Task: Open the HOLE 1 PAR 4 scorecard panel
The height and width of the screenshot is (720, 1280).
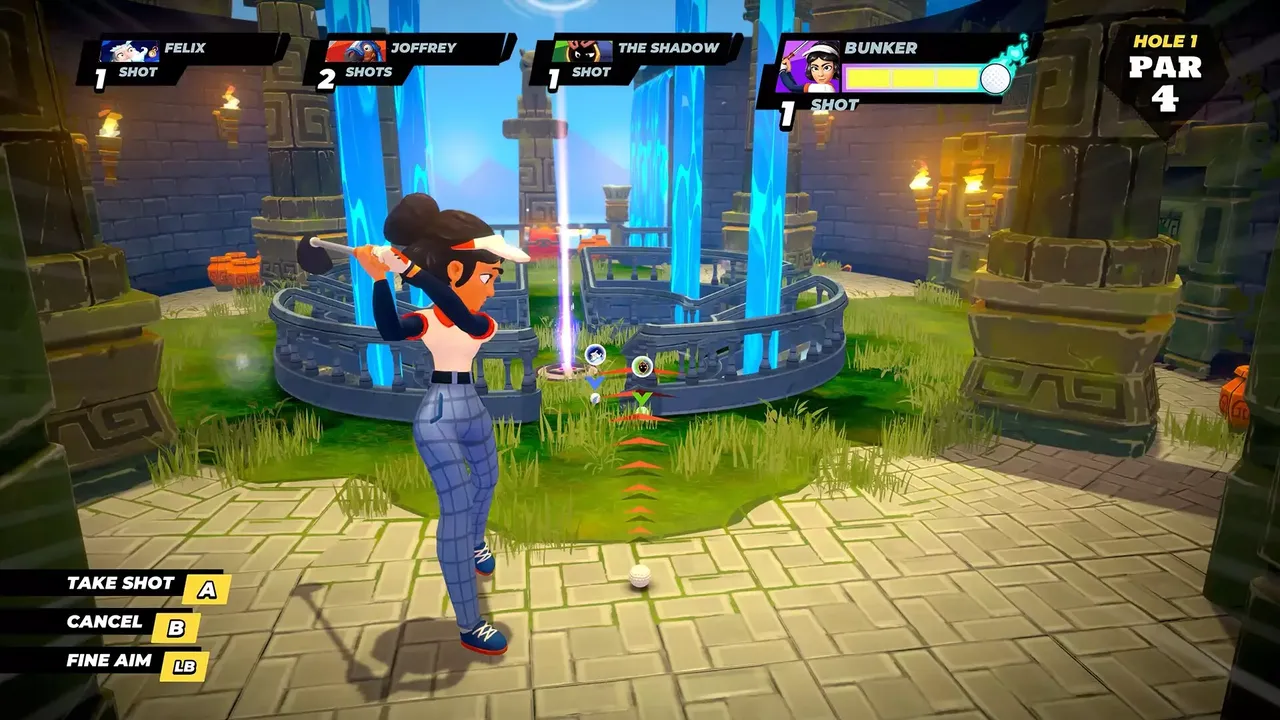Action: pyautogui.click(x=1166, y=63)
